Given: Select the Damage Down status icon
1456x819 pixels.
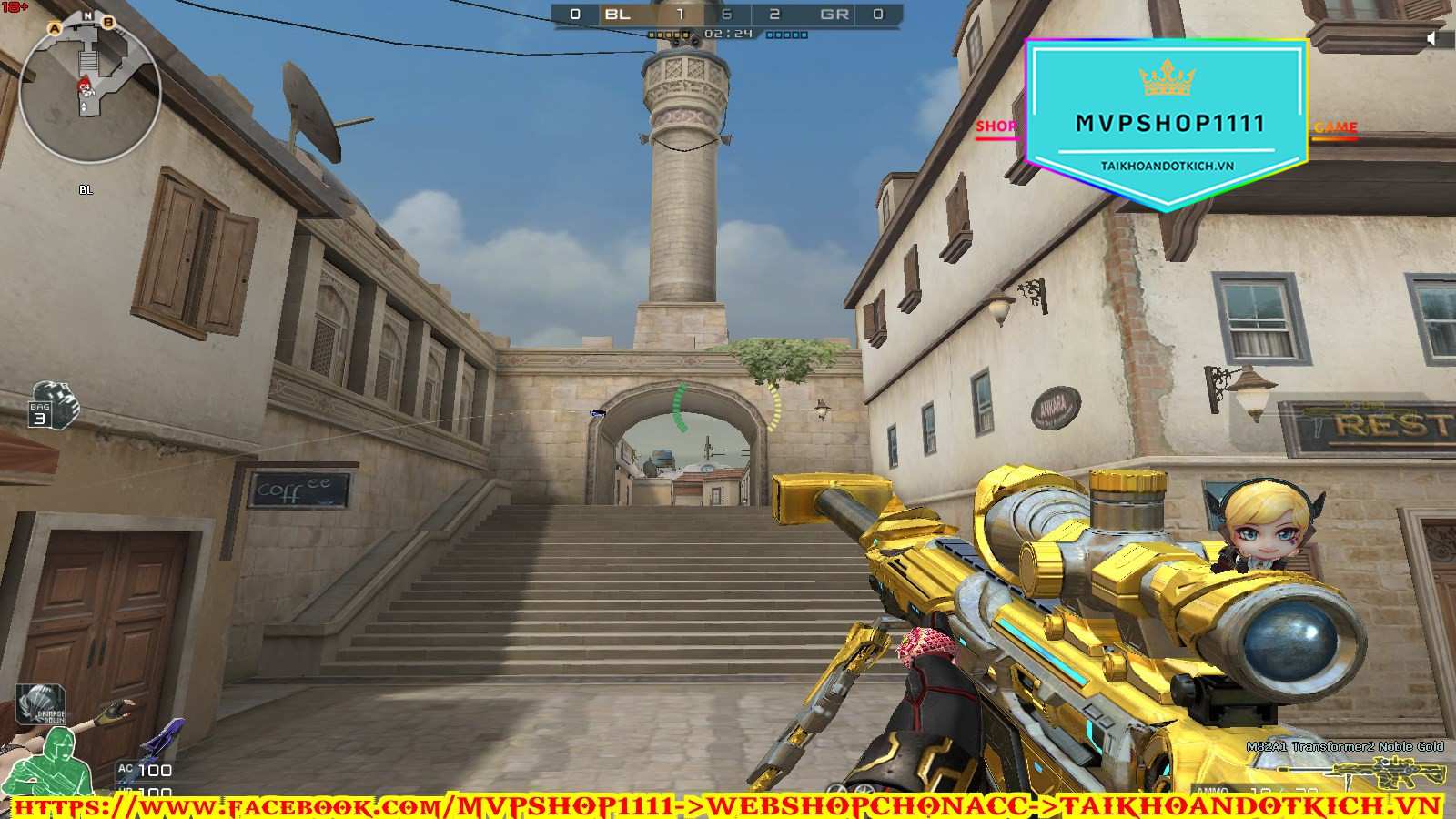Looking at the screenshot, I should (x=41, y=704).
